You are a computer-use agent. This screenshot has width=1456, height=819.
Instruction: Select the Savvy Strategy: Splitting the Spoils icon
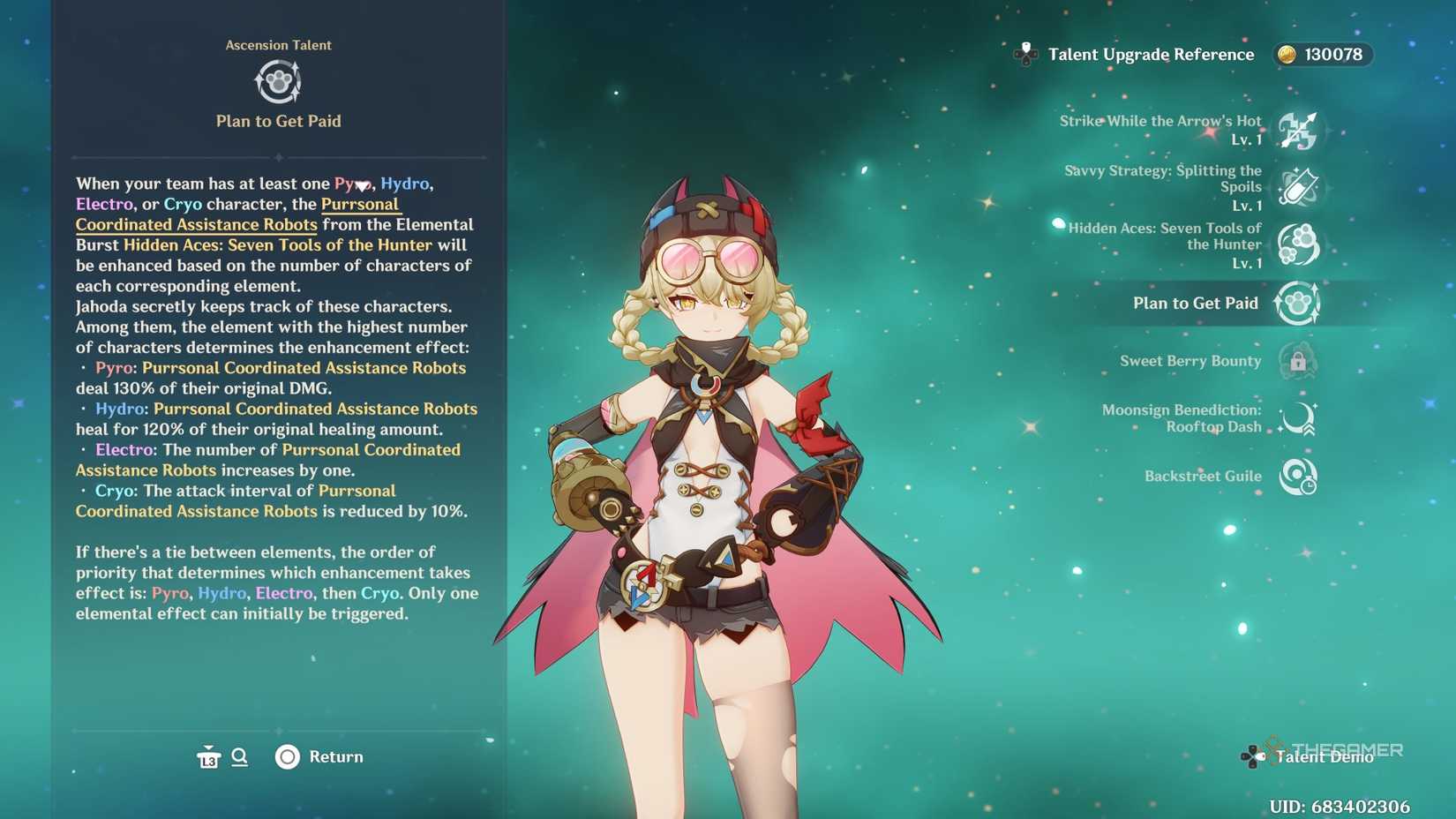click(1300, 187)
